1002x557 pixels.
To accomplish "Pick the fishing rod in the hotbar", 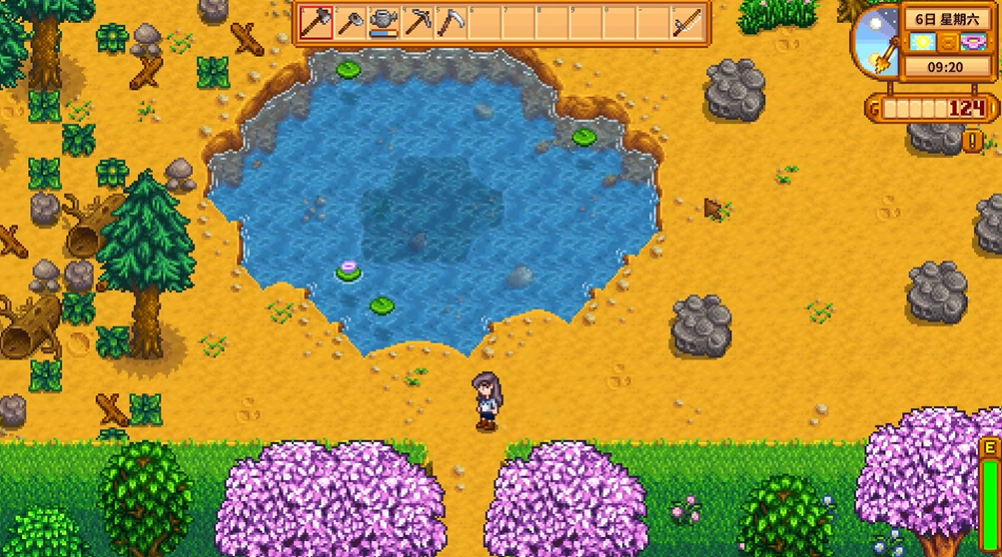I will pos(686,22).
